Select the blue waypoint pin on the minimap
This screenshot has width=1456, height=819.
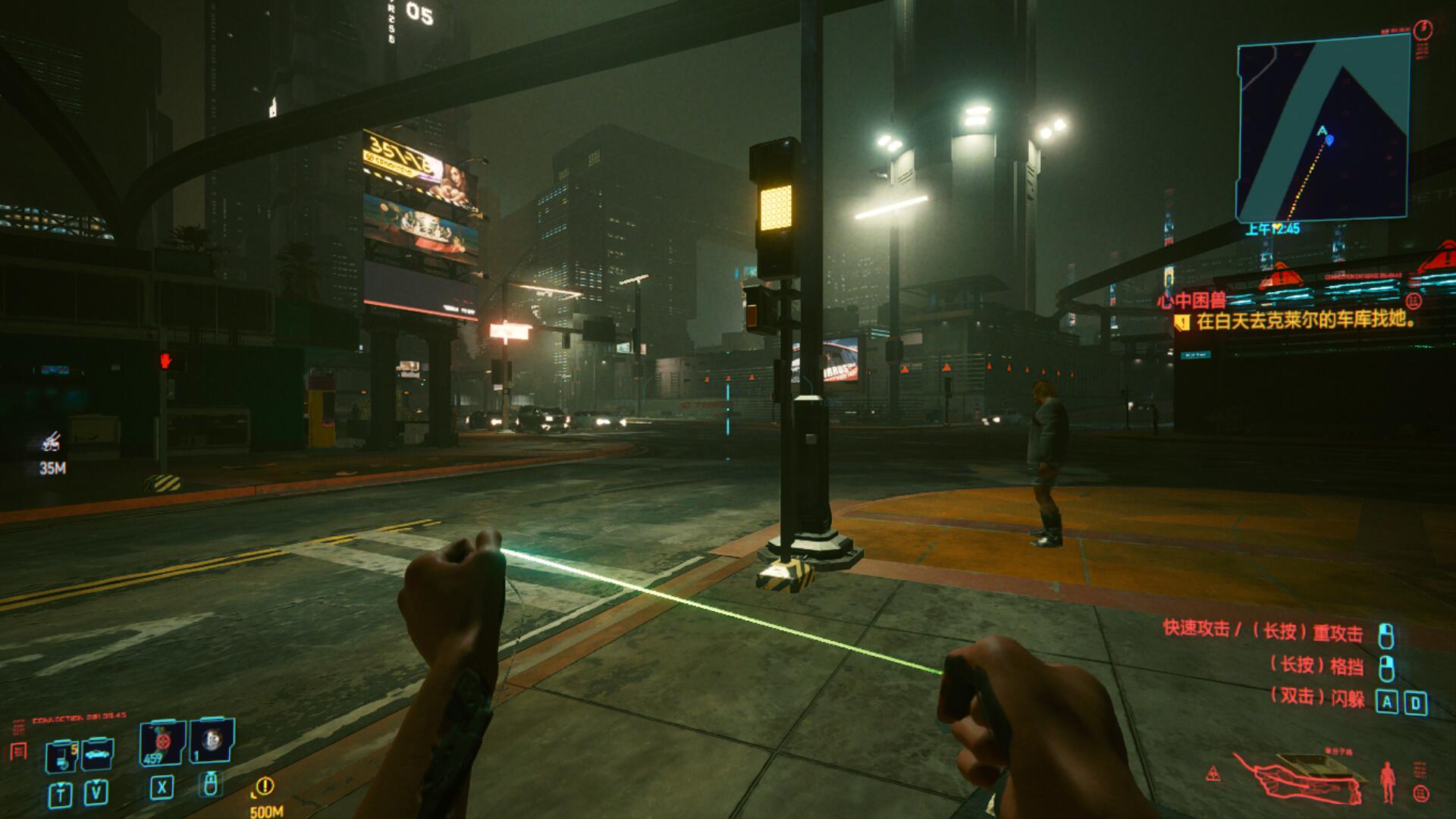1329,140
